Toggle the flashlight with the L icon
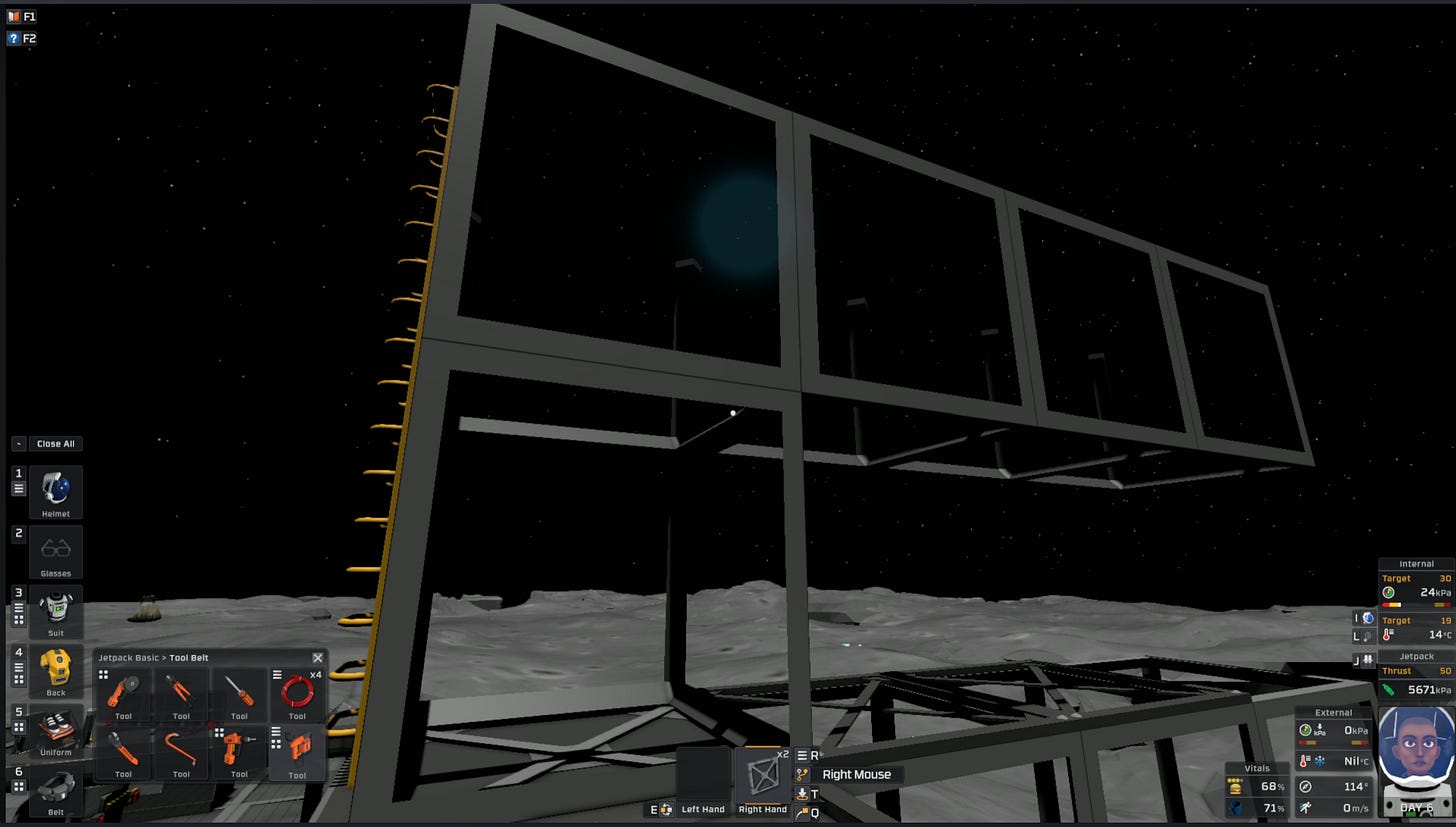1456x827 pixels. tap(1366, 638)
